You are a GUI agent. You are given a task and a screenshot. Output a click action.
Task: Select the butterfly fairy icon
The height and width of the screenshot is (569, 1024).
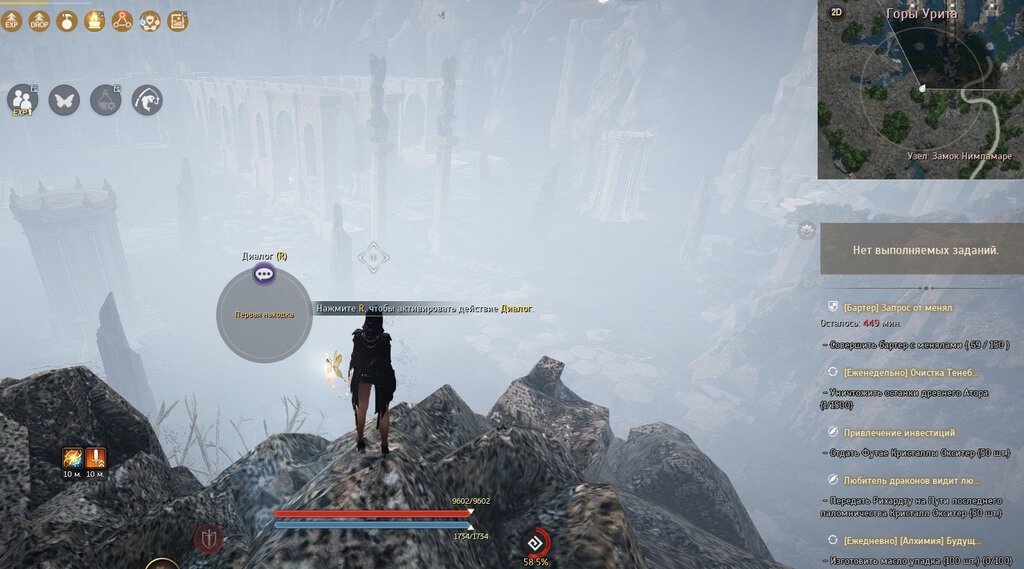coord(64,99)
